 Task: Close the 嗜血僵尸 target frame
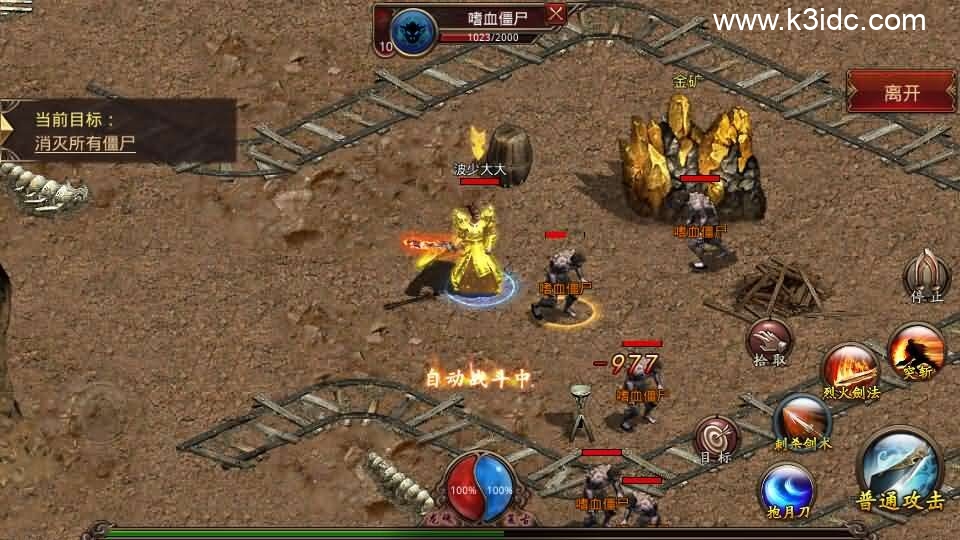(556, 13)
